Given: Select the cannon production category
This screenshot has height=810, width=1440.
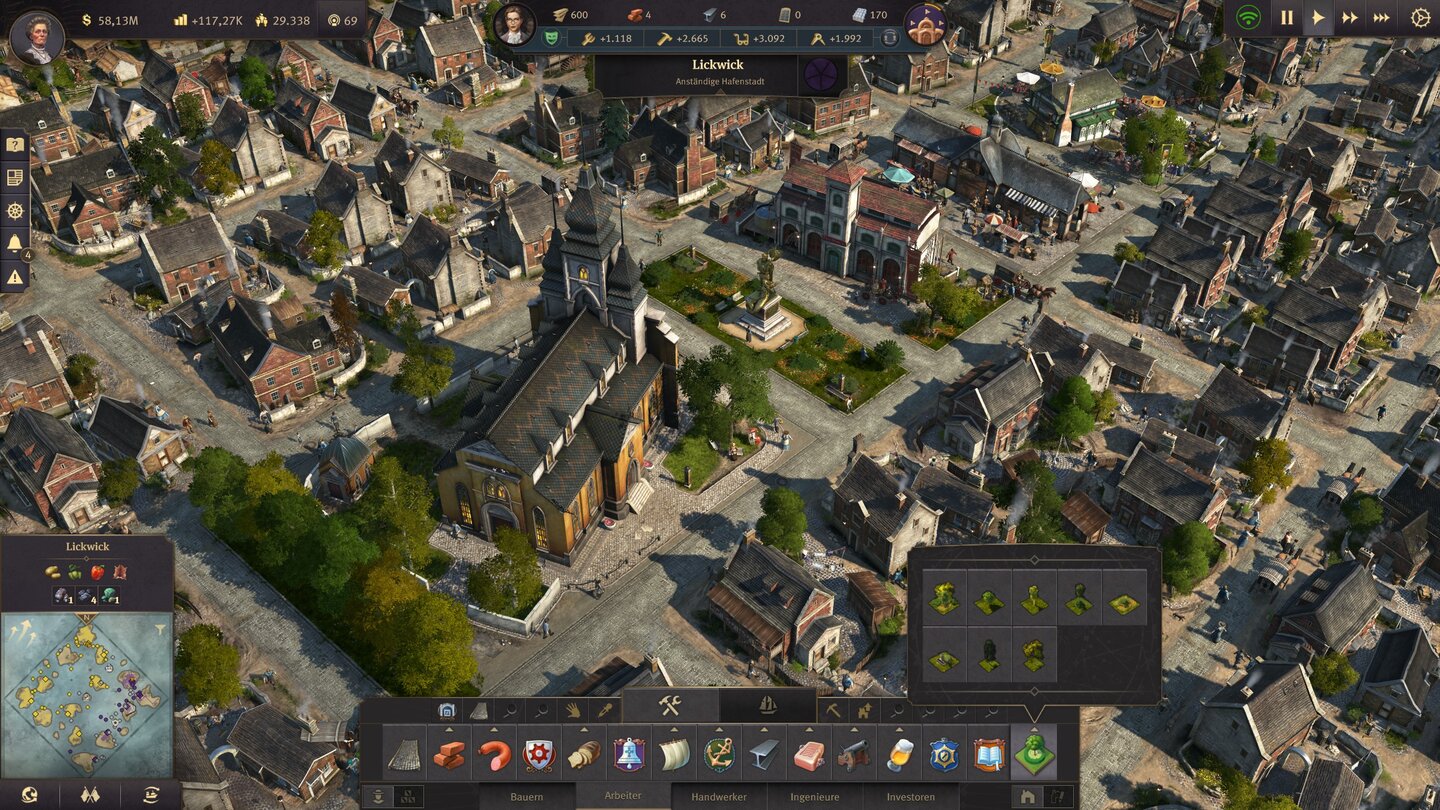Looking at the screenshot, I should coord(854,755).
